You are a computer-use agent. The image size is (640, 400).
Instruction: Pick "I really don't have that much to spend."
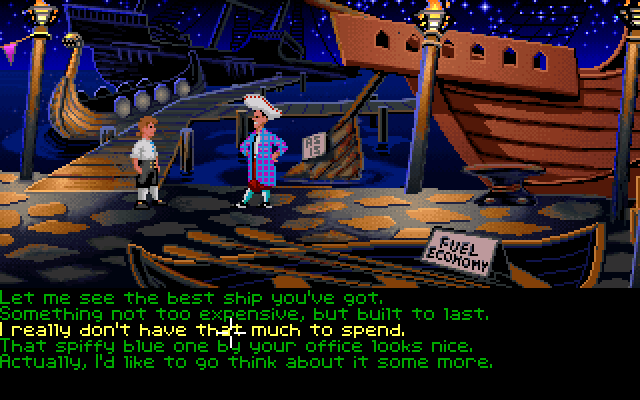click(203, 329)
